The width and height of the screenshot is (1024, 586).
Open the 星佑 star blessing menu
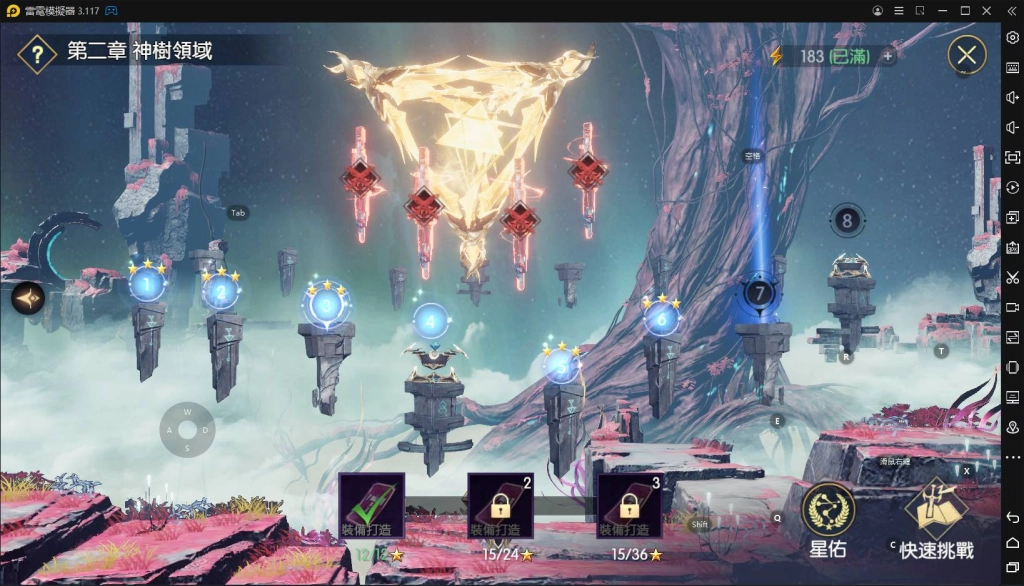pyautogui.click(x=828, y=520)
